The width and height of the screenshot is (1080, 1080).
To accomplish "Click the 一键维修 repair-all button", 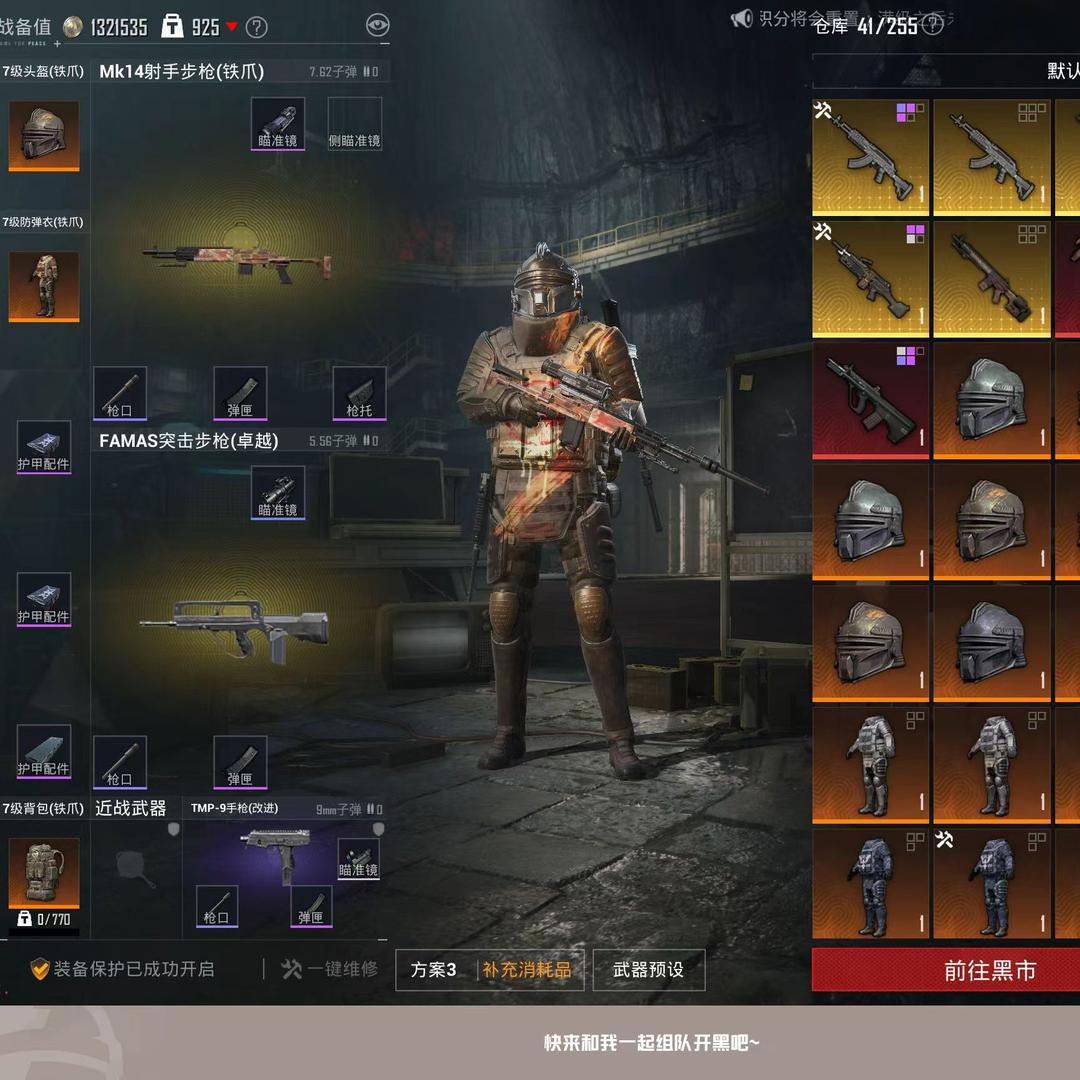I will (x=331, y=969).
